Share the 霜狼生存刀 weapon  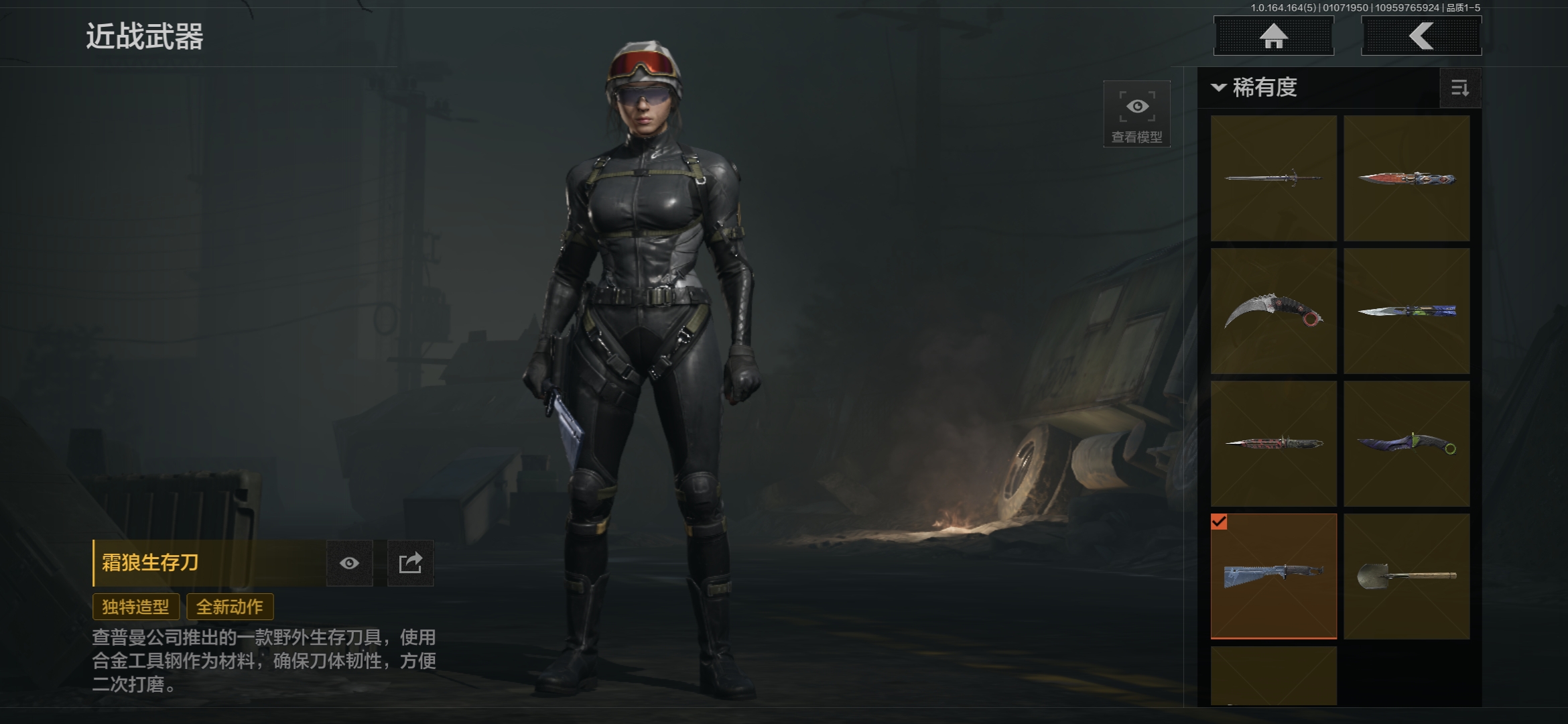[410, 563]
